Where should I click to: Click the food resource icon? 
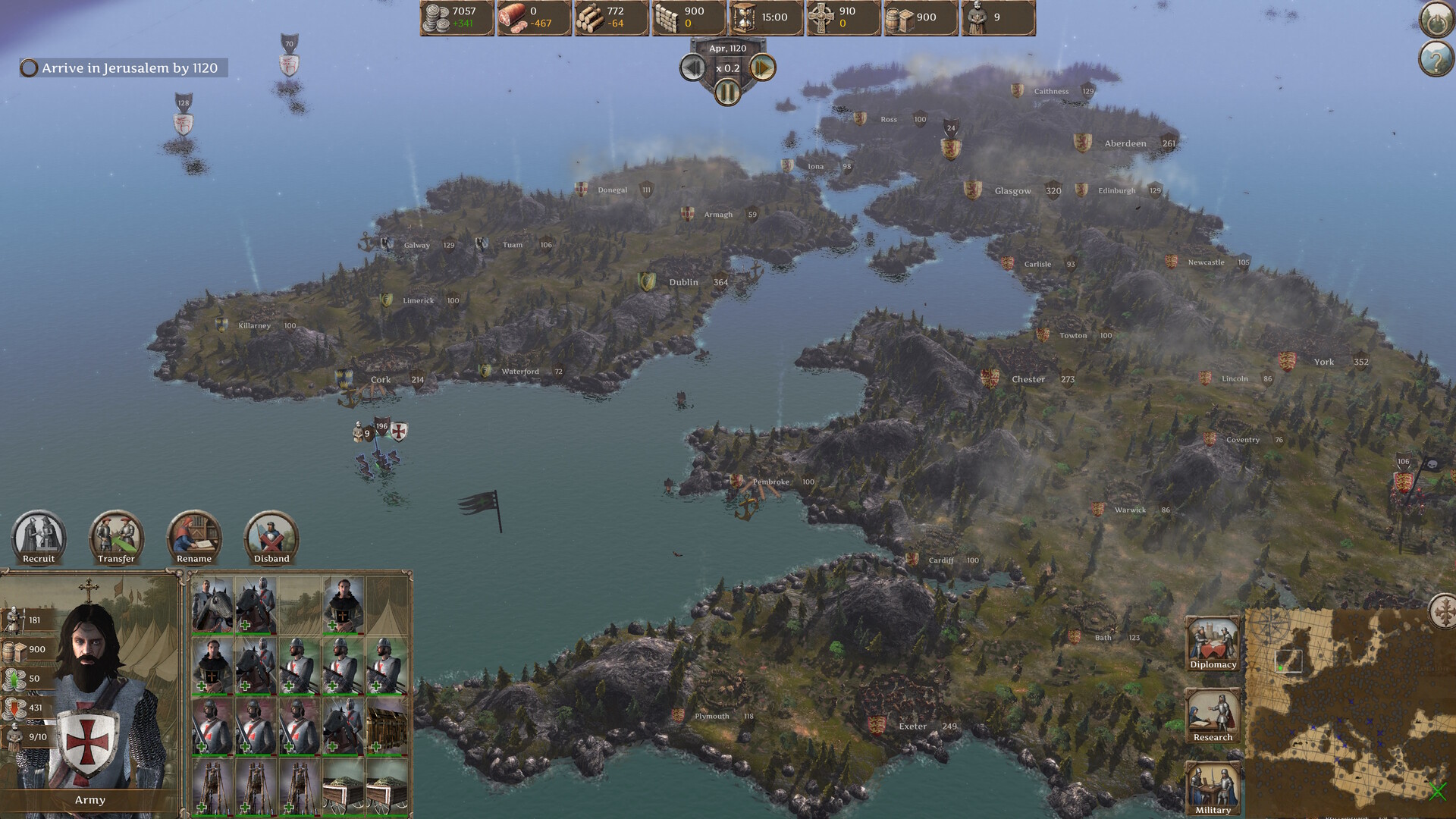click(512, 17)
